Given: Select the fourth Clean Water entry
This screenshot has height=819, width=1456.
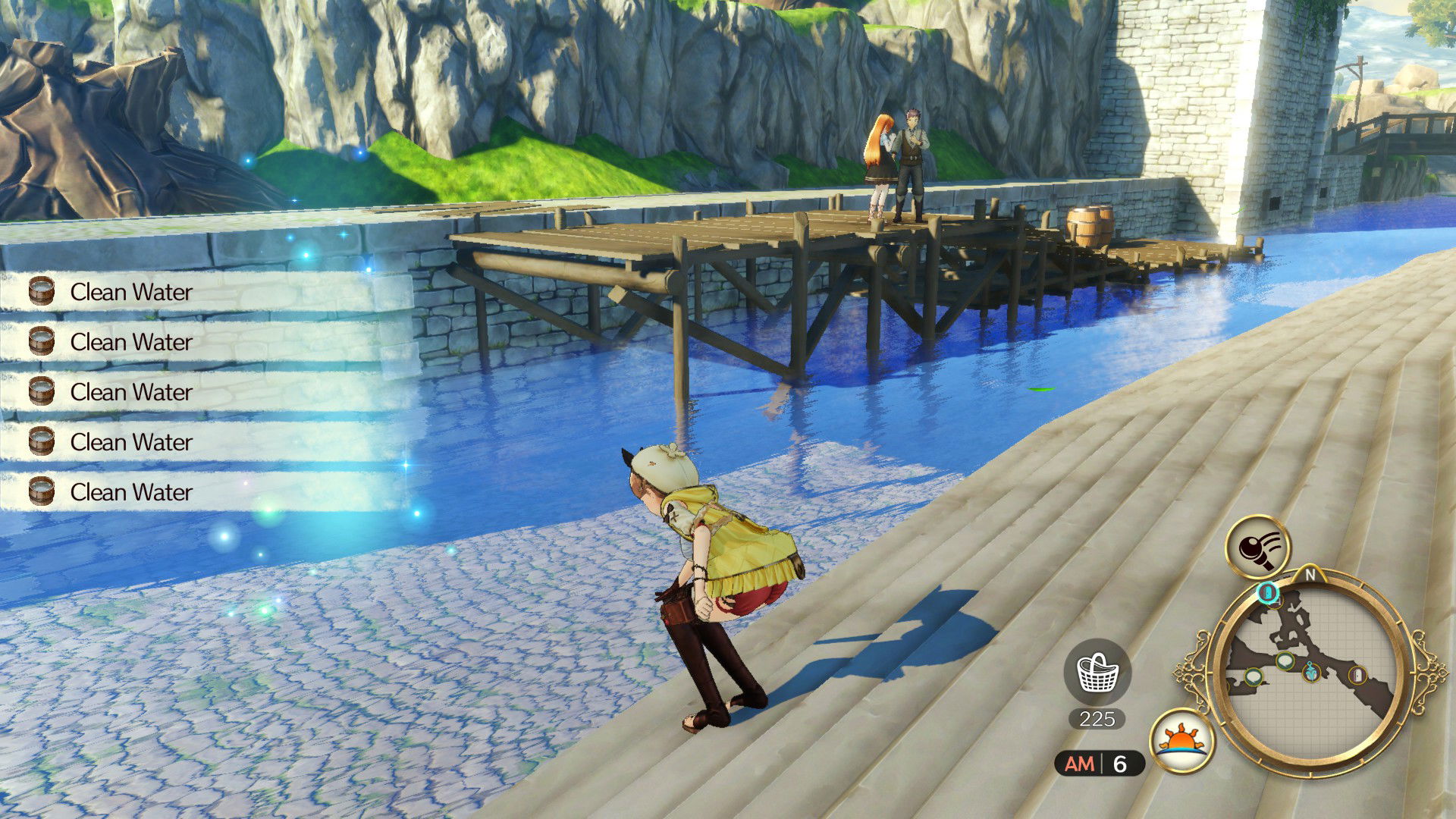Looking at the screenshot, I should point(131,442).
